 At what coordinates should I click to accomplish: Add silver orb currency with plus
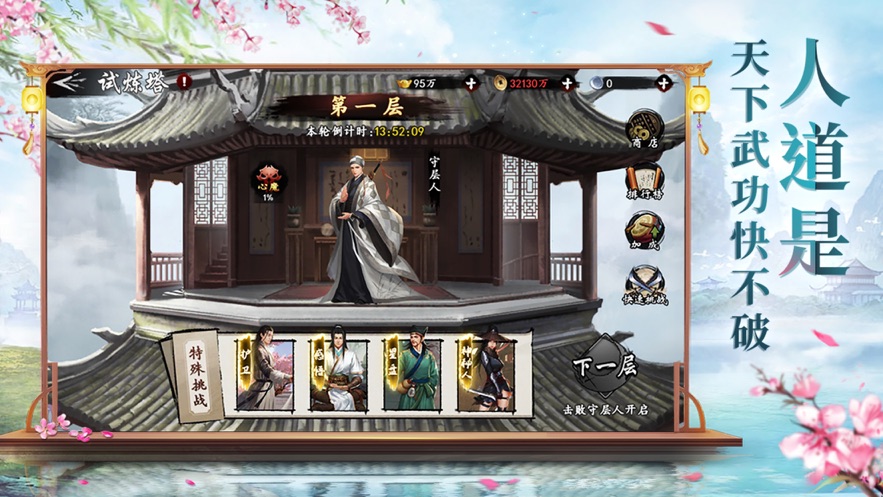click(662, 83)
